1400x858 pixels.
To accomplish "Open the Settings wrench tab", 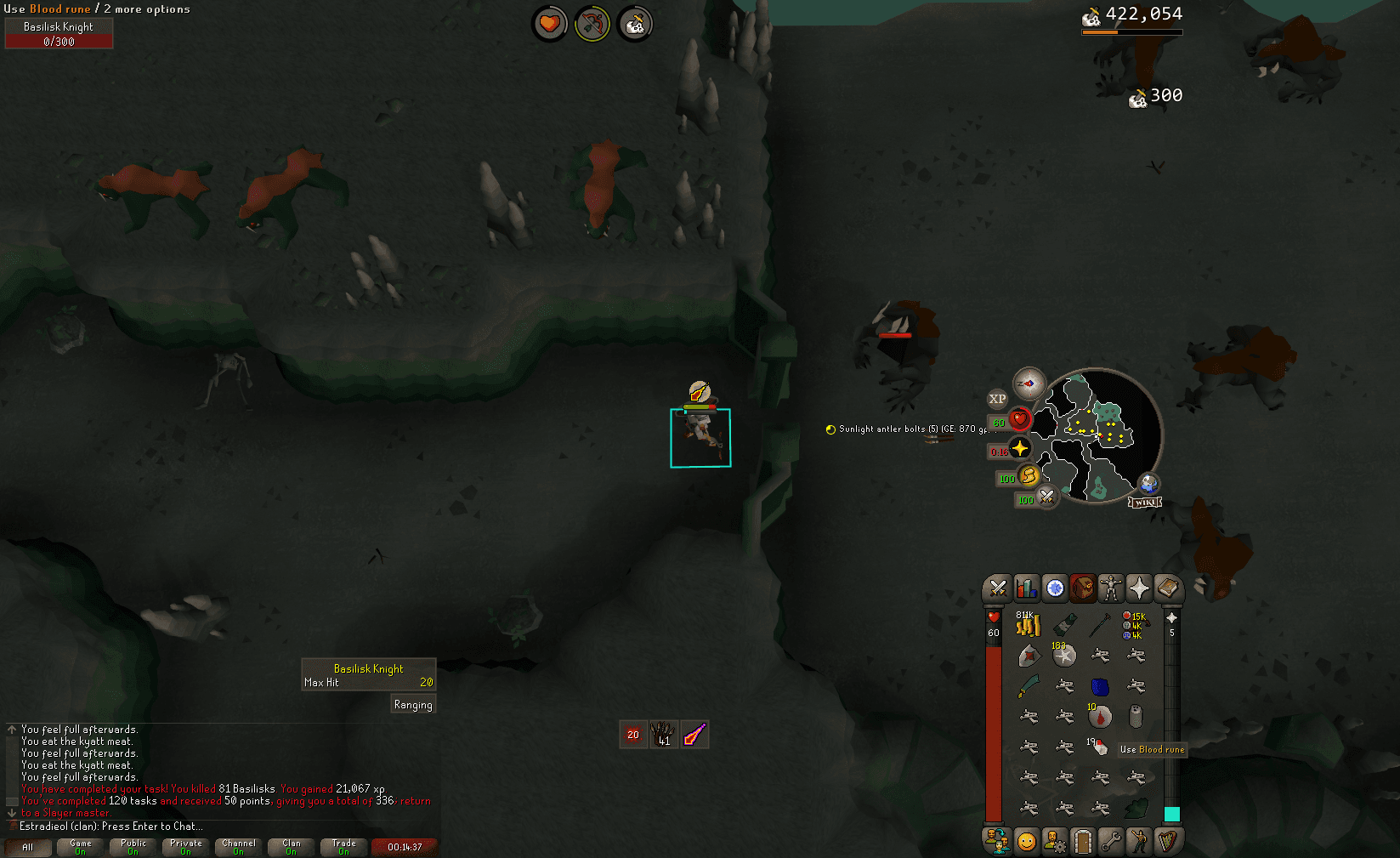I will pos(1110,841).
